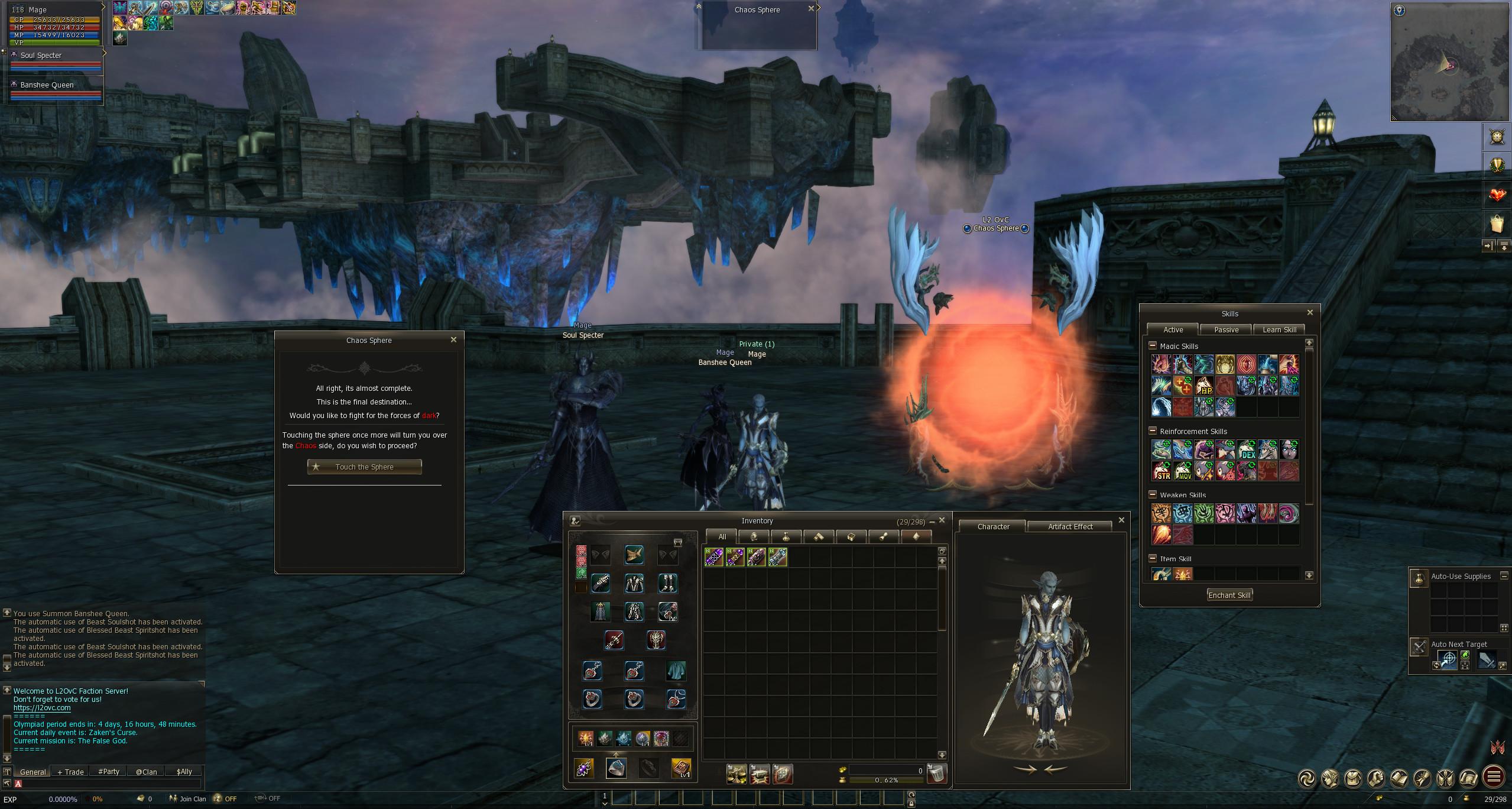Open the Artifact Effect tab
The height and width of the screenshot is (809, 1512).
pos(1070,527)
